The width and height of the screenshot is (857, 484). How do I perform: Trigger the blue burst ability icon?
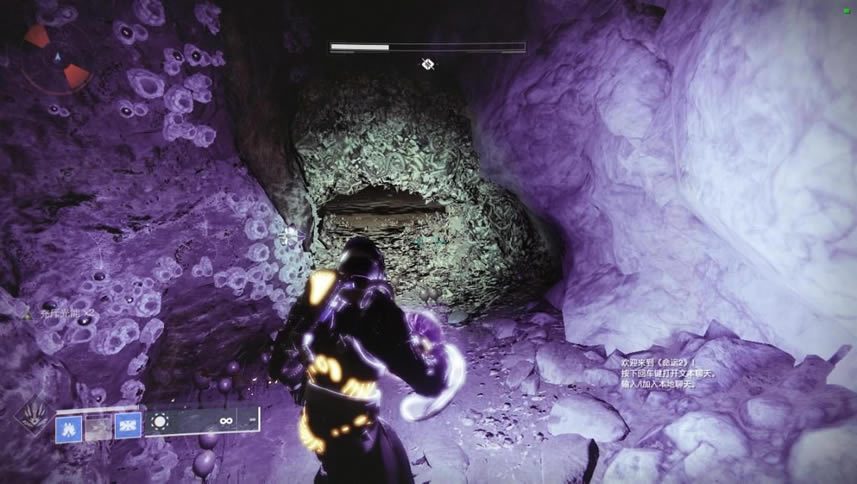click(127, 424)
